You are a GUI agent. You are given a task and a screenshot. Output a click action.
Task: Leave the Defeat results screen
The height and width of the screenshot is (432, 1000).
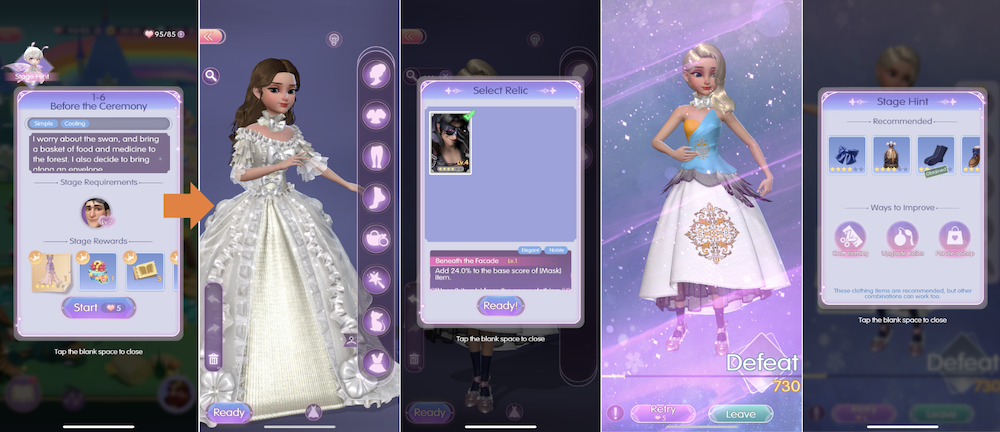coord(739,412)
